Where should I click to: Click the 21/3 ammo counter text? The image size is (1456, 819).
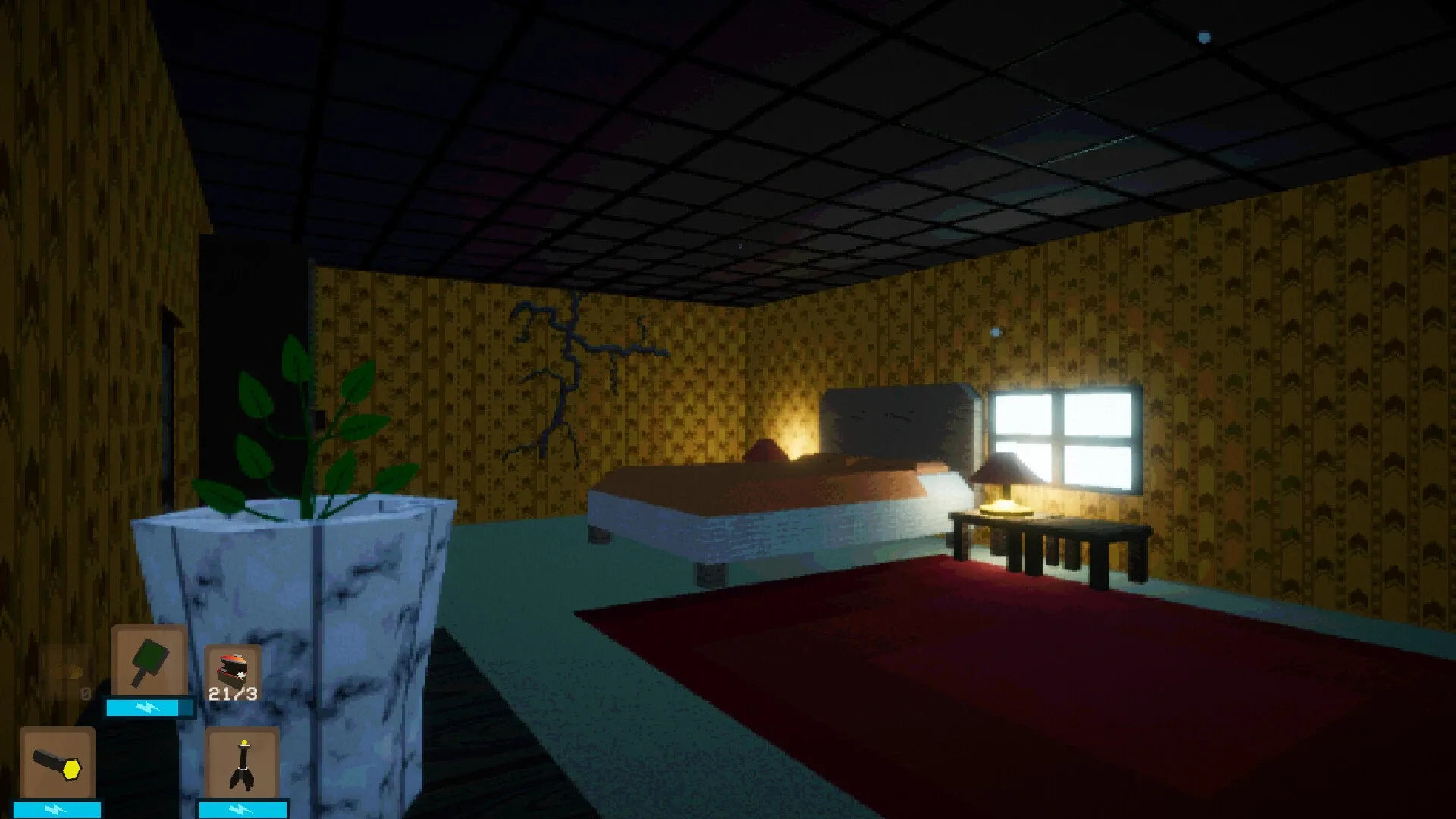[231, 692]
